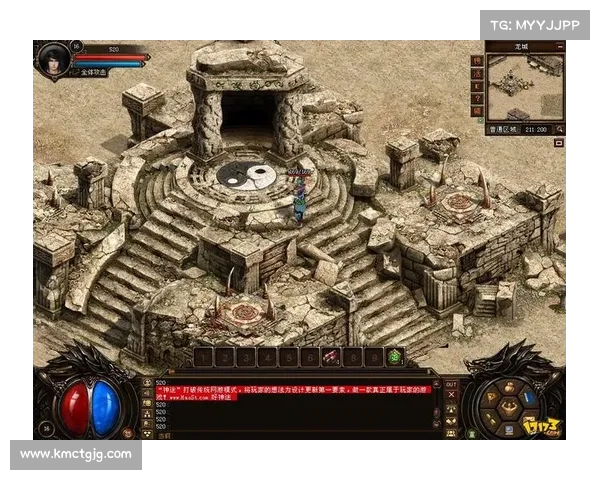Click the X button under OUT
The image size is (600, 480).
pos(450,396)
